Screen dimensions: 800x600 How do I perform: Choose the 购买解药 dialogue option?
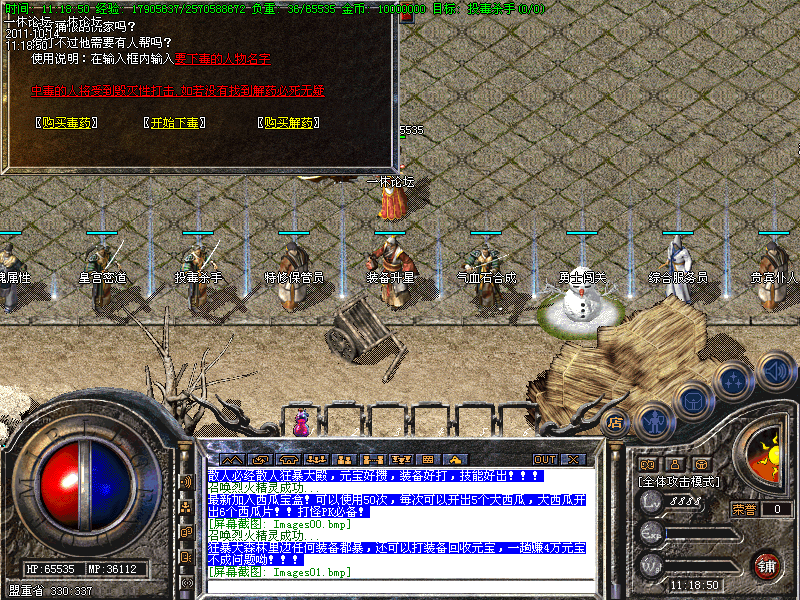tap(288, 124)
